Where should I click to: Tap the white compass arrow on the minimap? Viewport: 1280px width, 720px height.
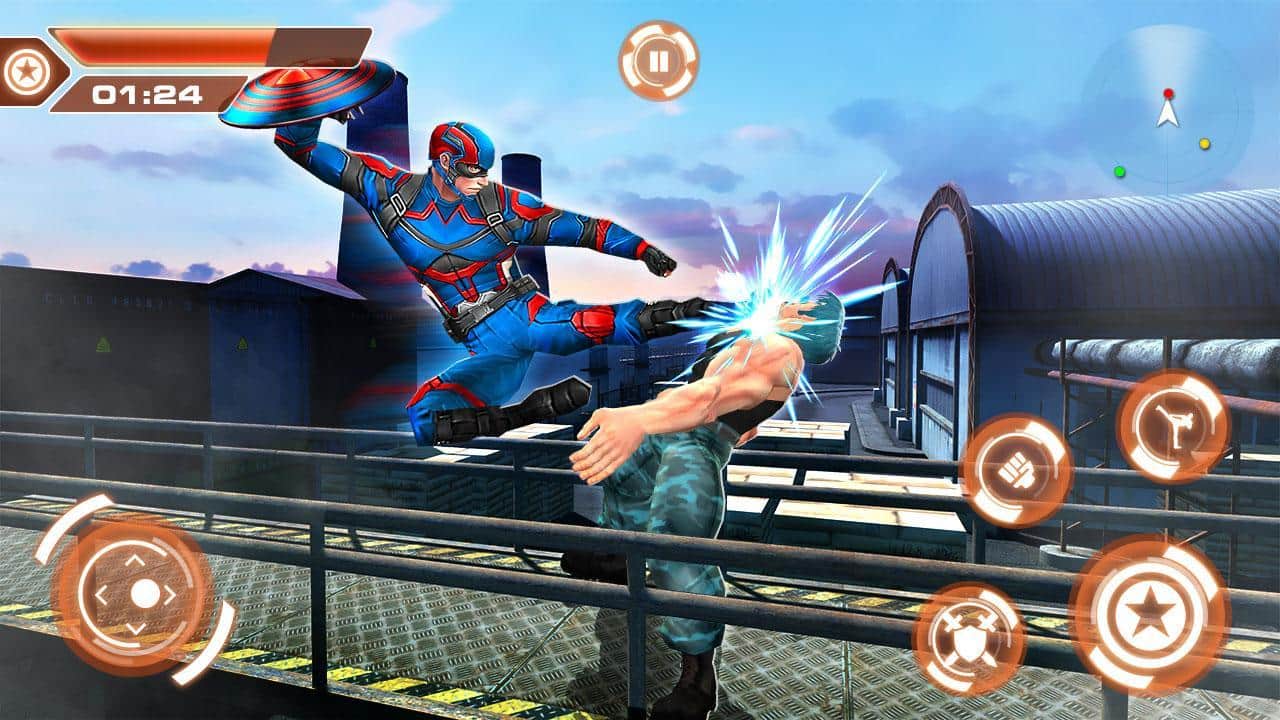(1167, 118)
